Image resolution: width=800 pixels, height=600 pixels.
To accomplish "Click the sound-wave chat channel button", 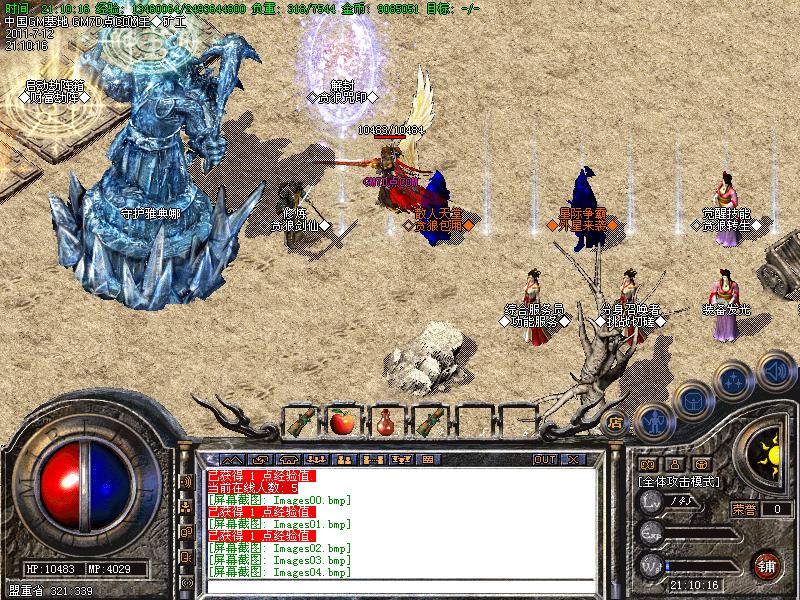I will pyautogui.click(x=186, y=481).
